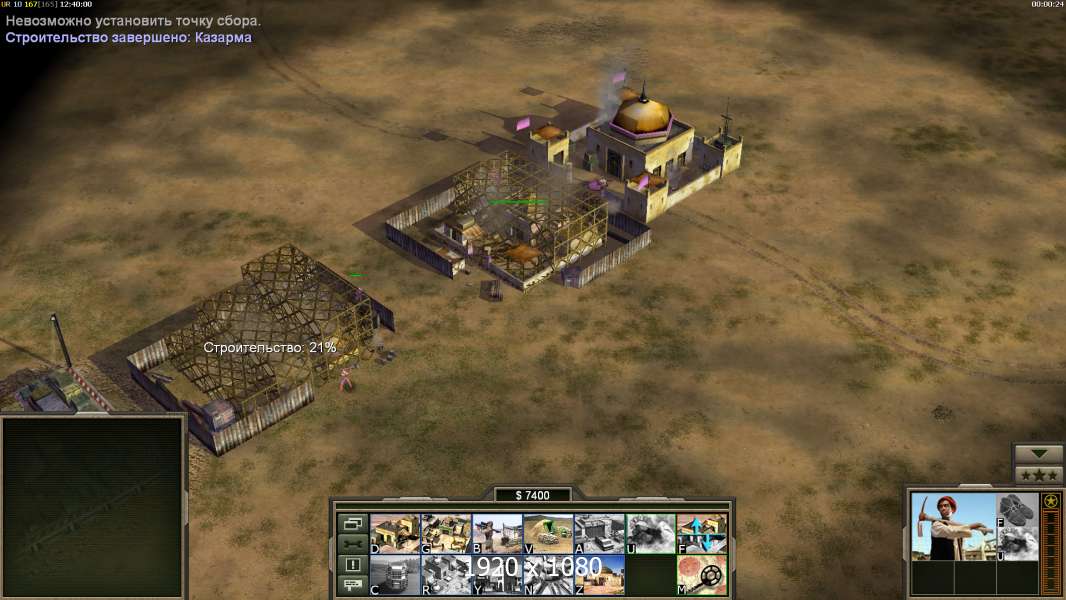Click the smoky explosion icon marked U in build bar

pos(650,534)
